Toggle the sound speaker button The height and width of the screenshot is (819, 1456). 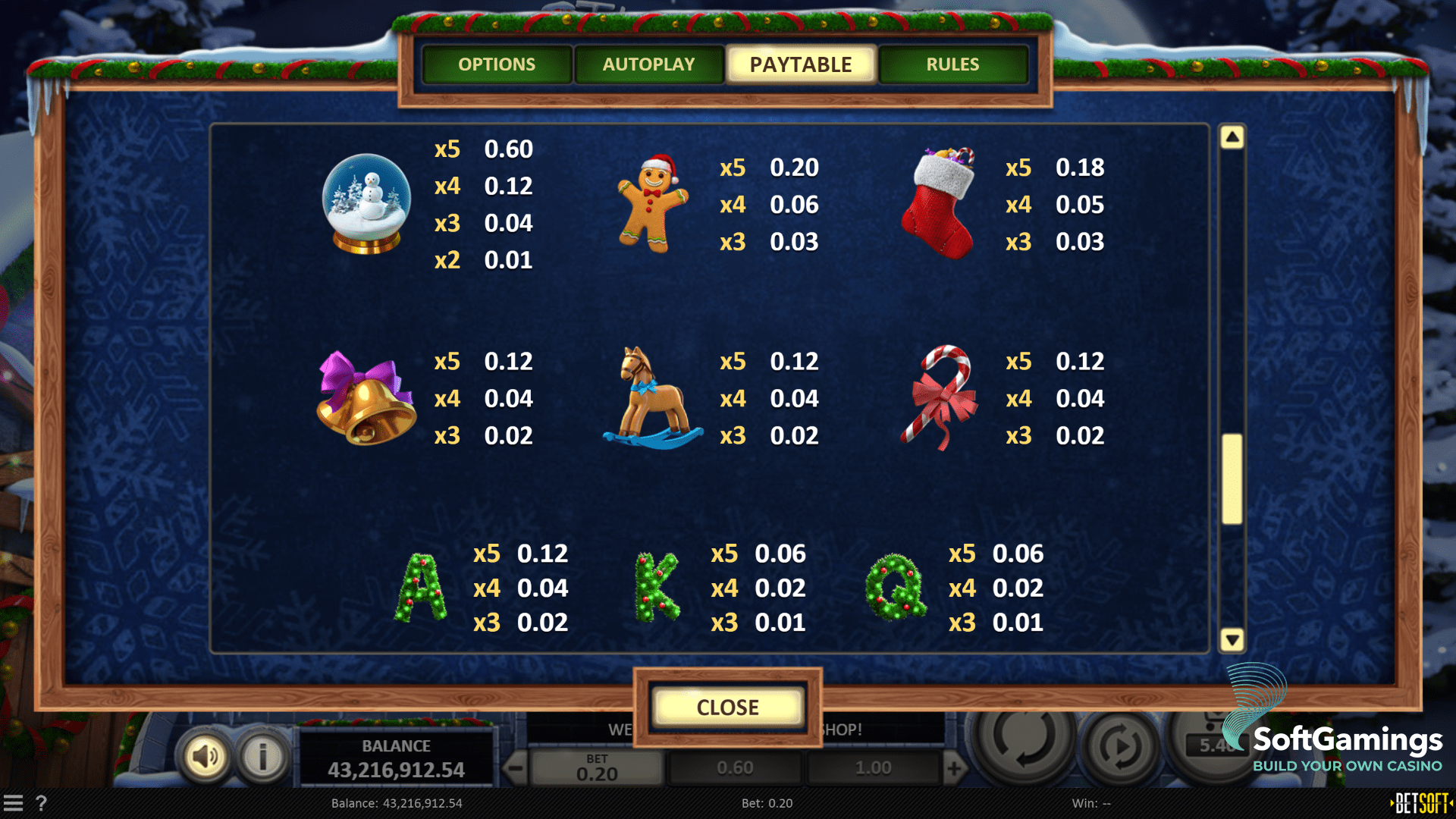tap(205, 756)
